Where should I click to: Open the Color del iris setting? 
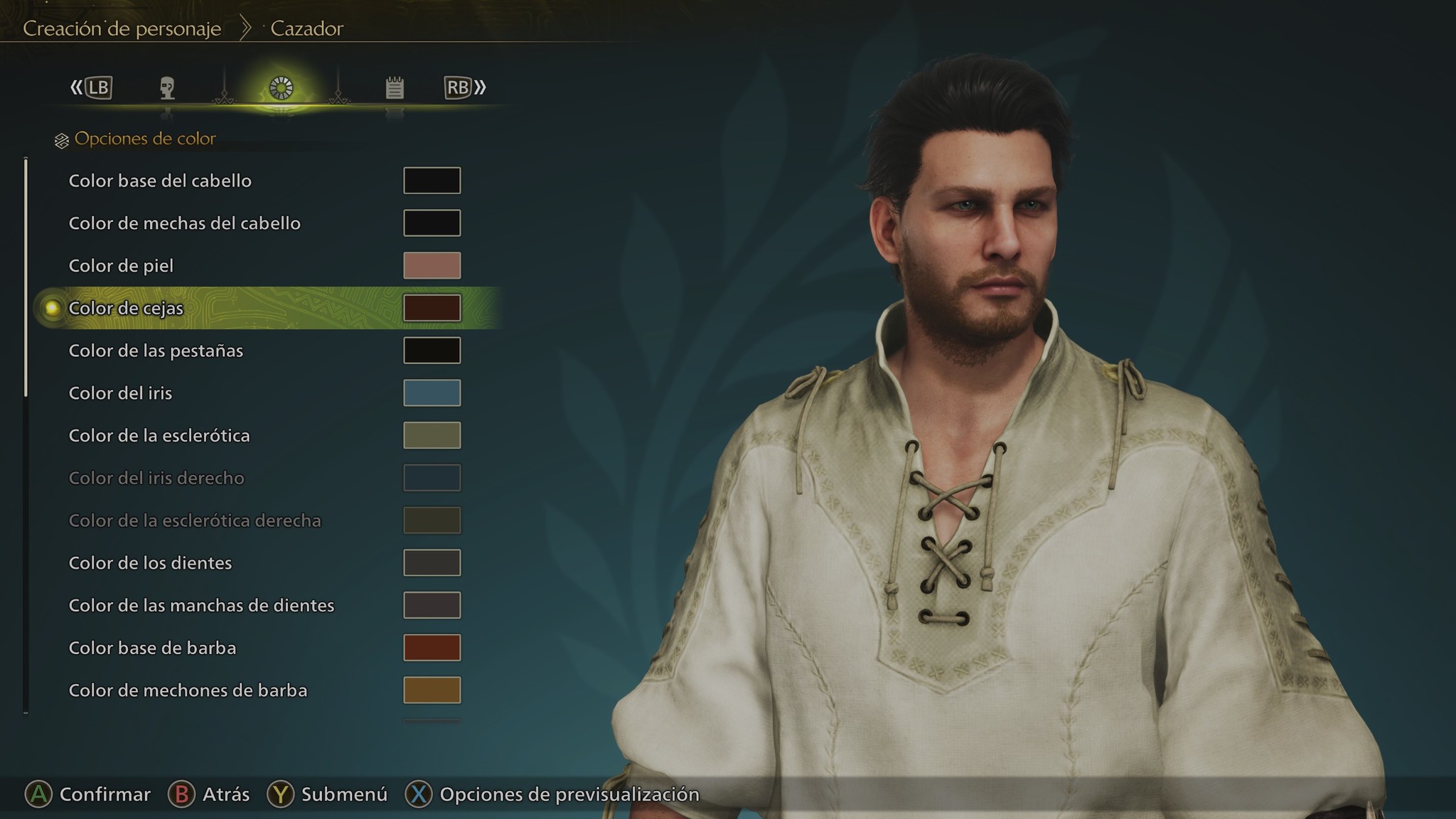click(x=120, y=393)
